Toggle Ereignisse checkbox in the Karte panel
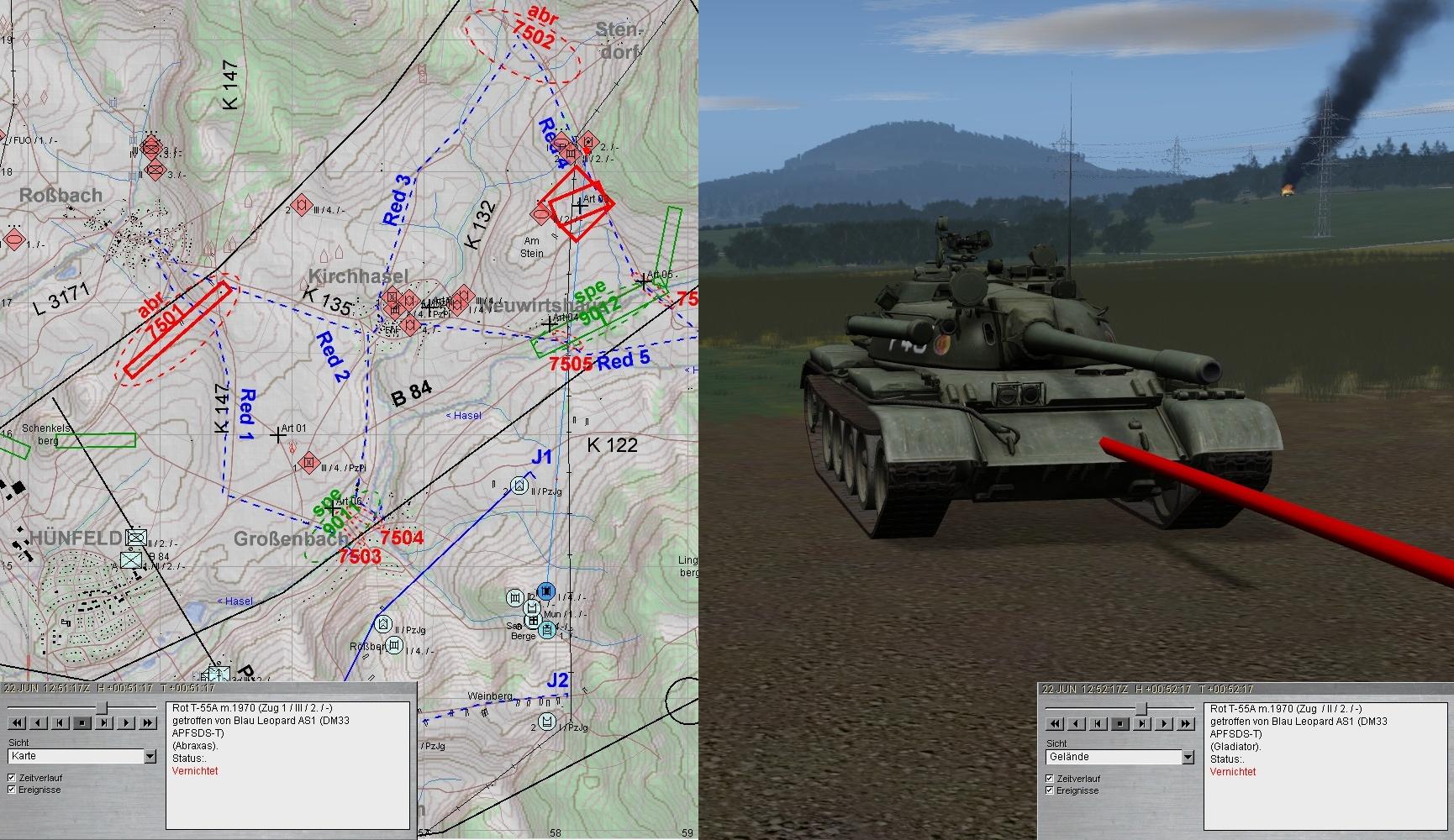This screenshot has width=1454, height=840. pyautogui.click(x=12, y=790)
